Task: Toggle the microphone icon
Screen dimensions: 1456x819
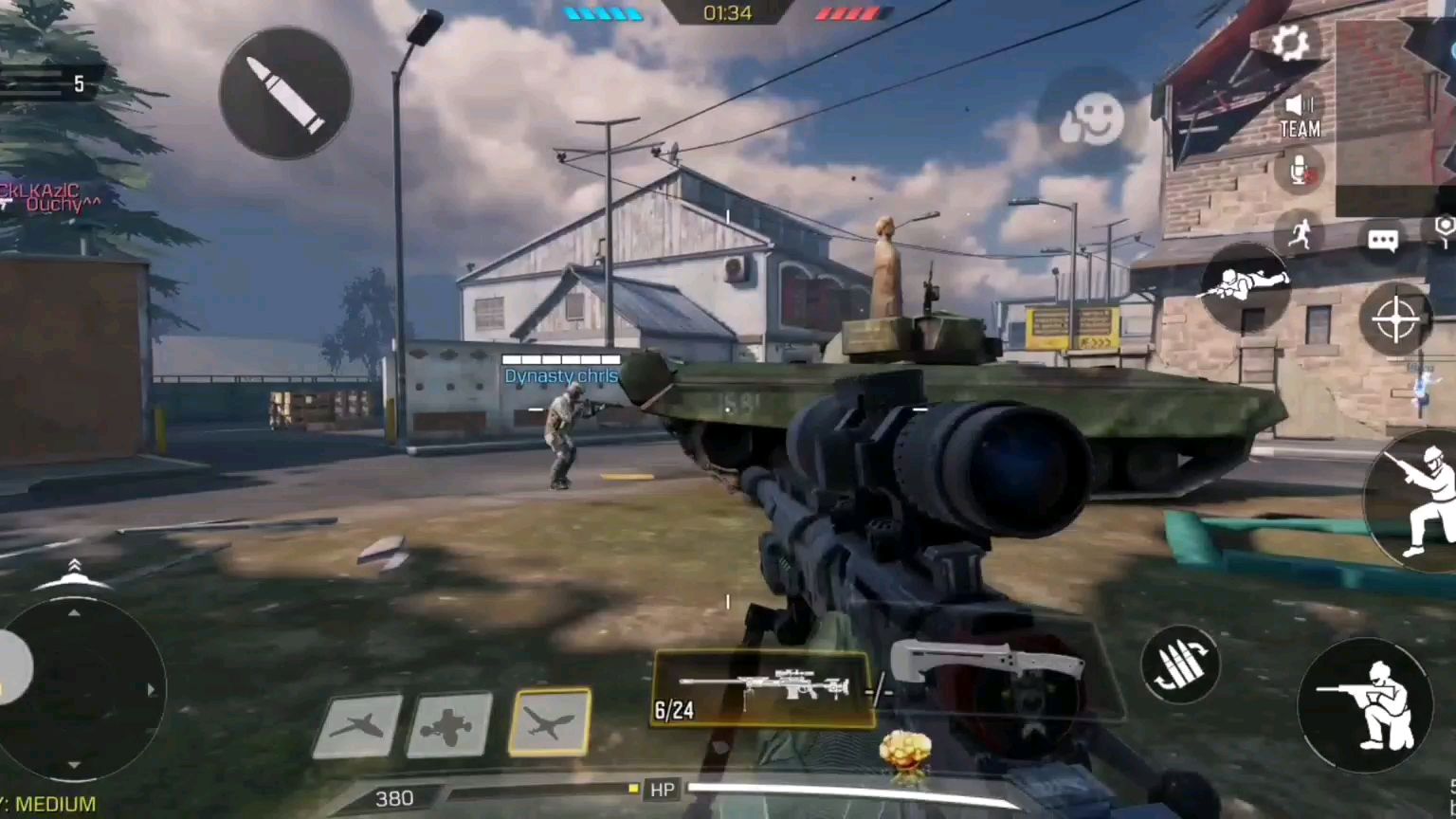Action: pos(1300,173)
